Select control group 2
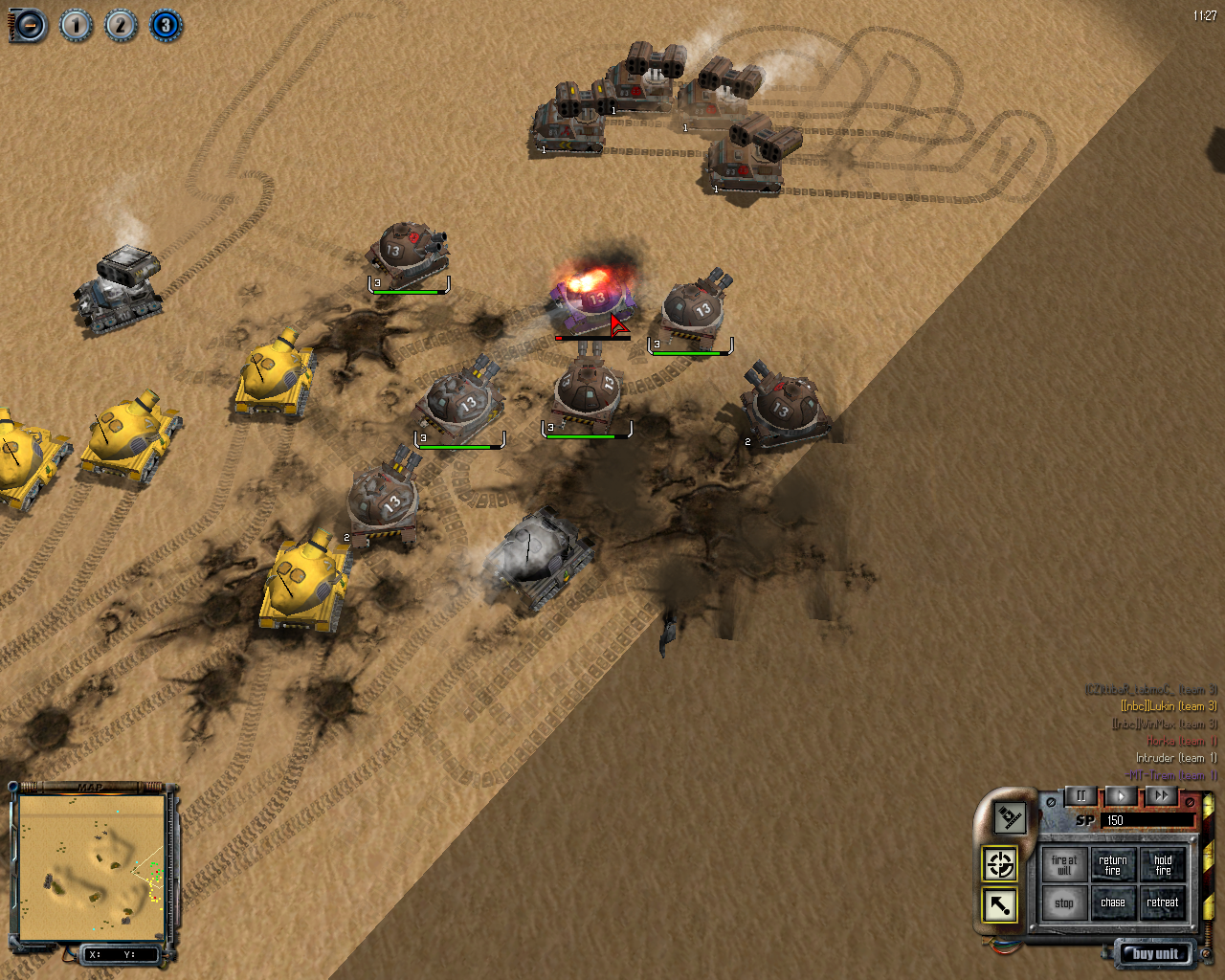Image resolution: width=1225 pixels, height=980 pixels. coord(121,25)
